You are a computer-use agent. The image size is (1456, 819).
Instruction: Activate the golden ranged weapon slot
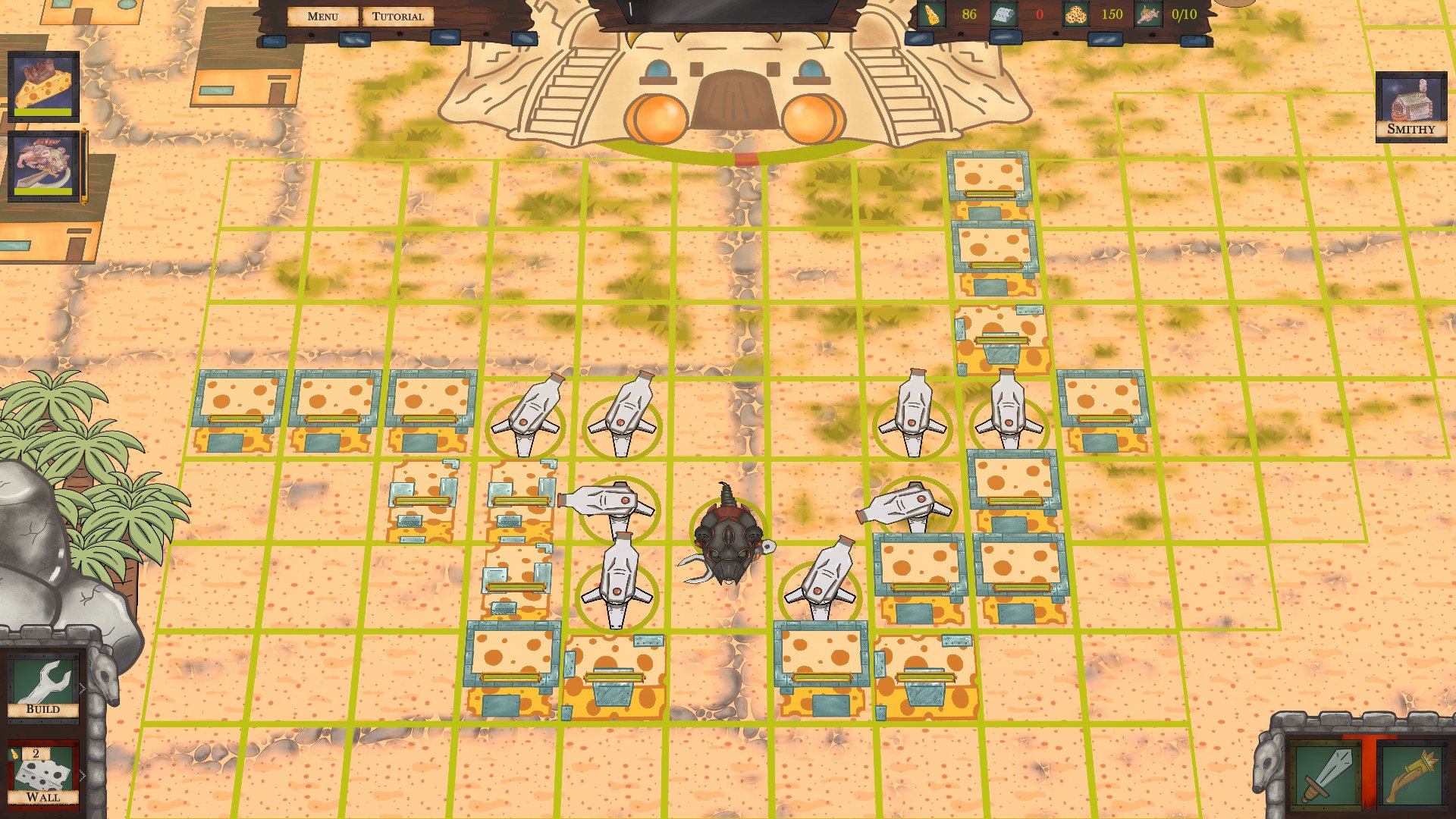(x=1411, y=775)
